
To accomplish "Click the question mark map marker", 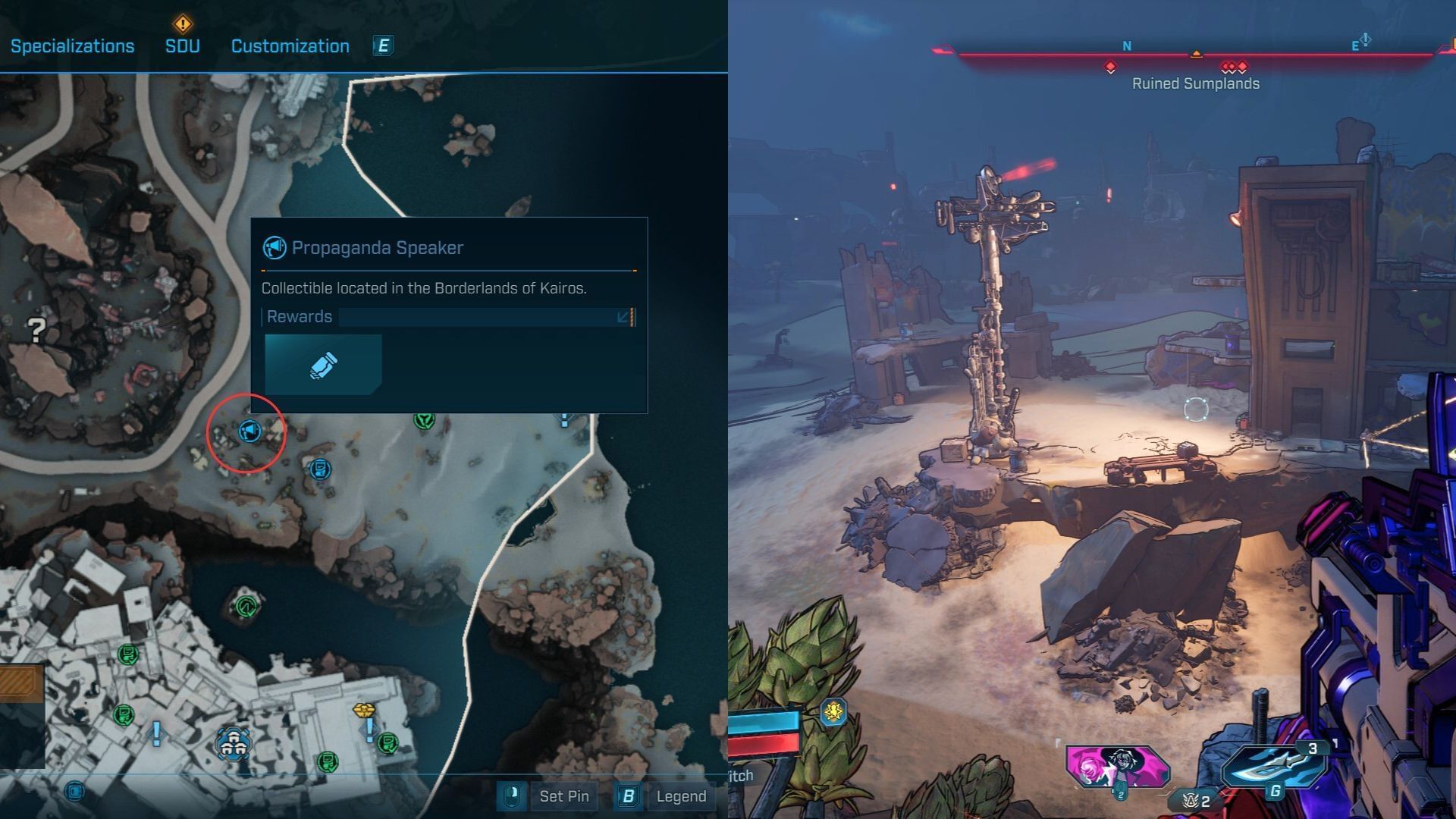I will [36, 330].
